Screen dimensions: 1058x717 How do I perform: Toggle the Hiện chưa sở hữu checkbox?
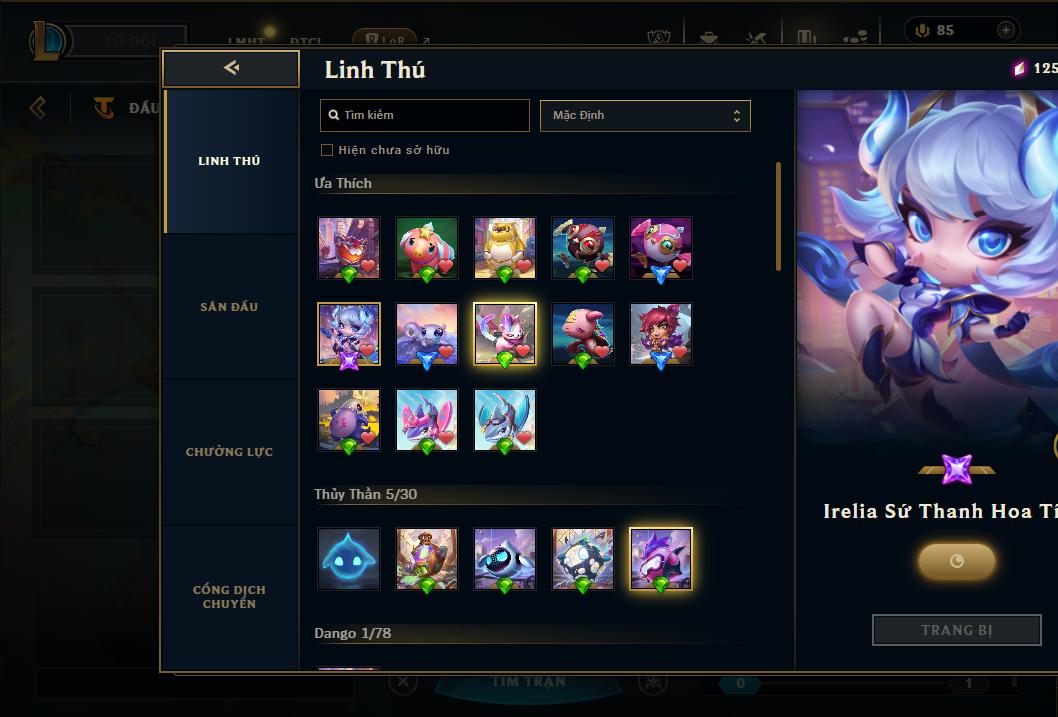pyautogui.click(x=327, y=150)
